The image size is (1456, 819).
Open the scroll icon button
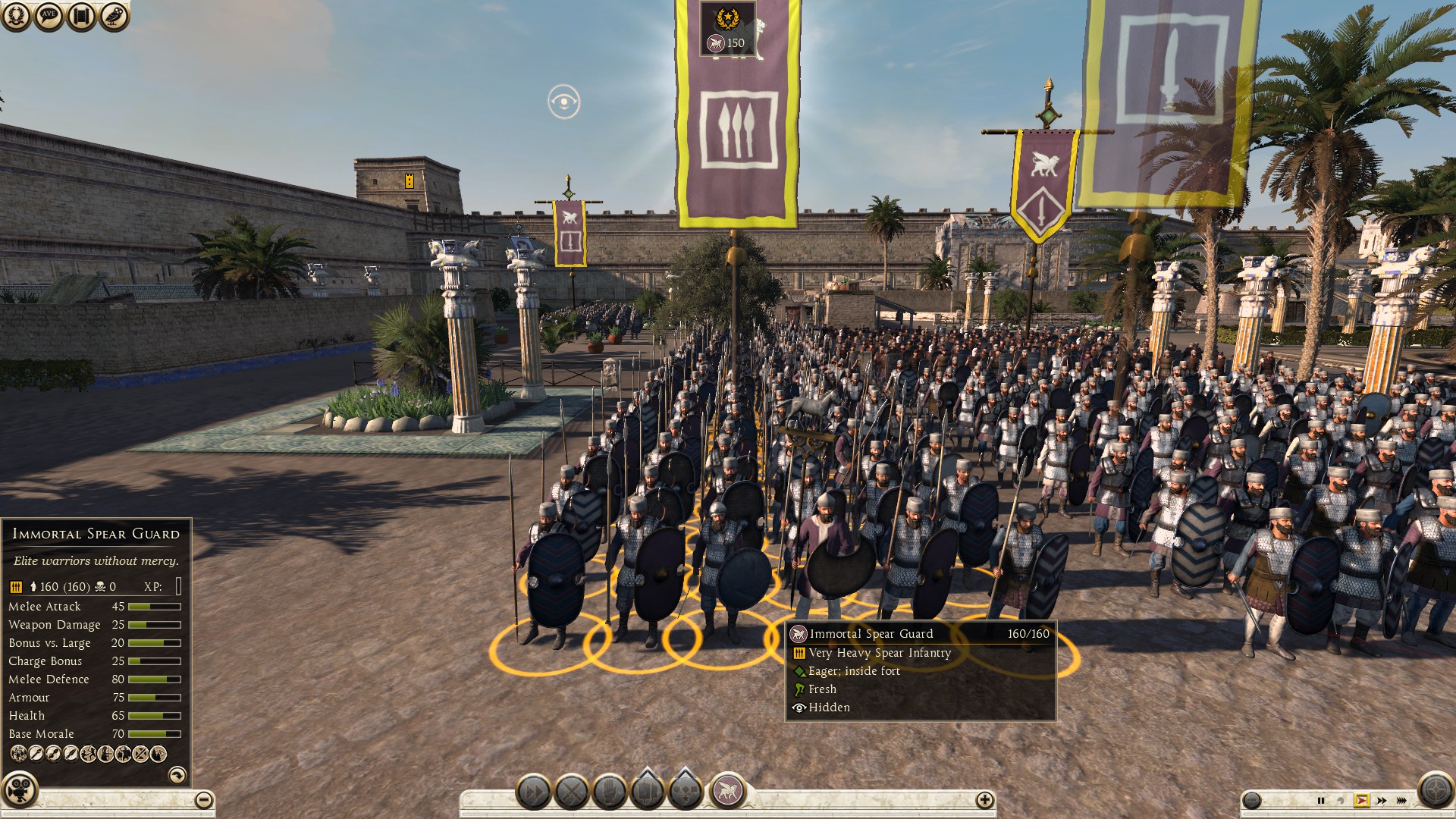(x=81, y=16)
